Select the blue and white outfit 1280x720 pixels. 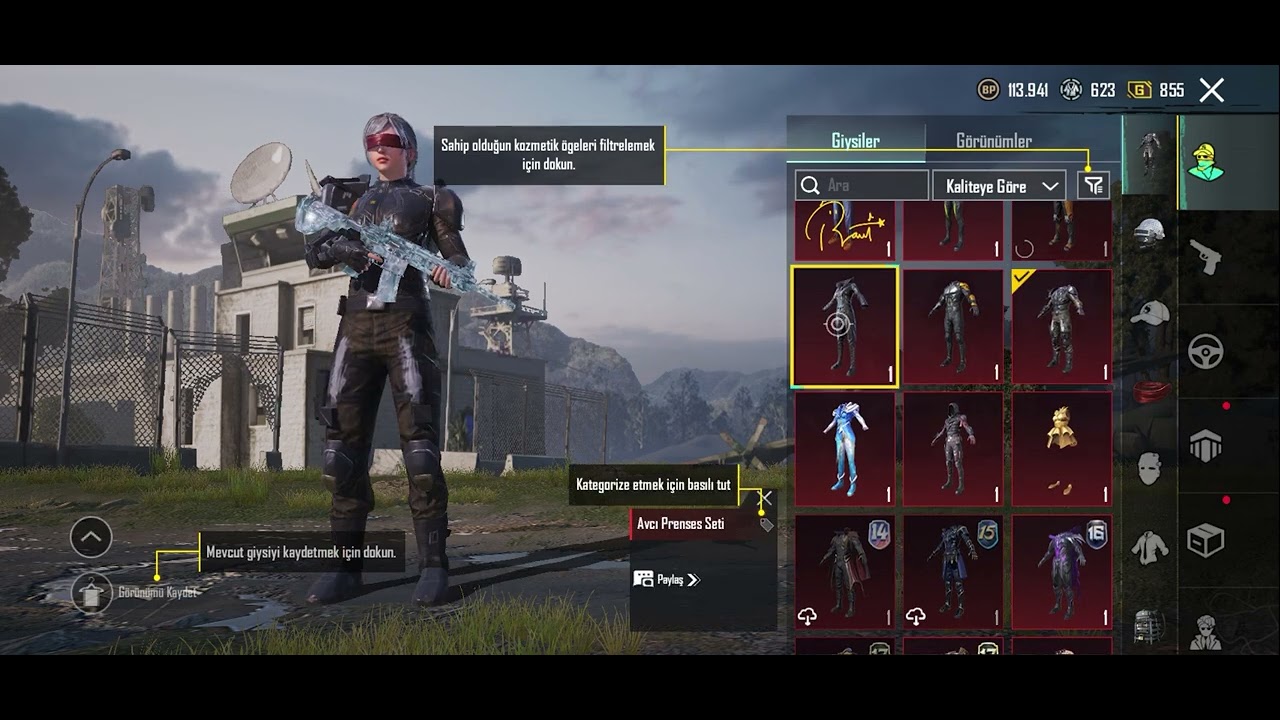pos(845,449)
